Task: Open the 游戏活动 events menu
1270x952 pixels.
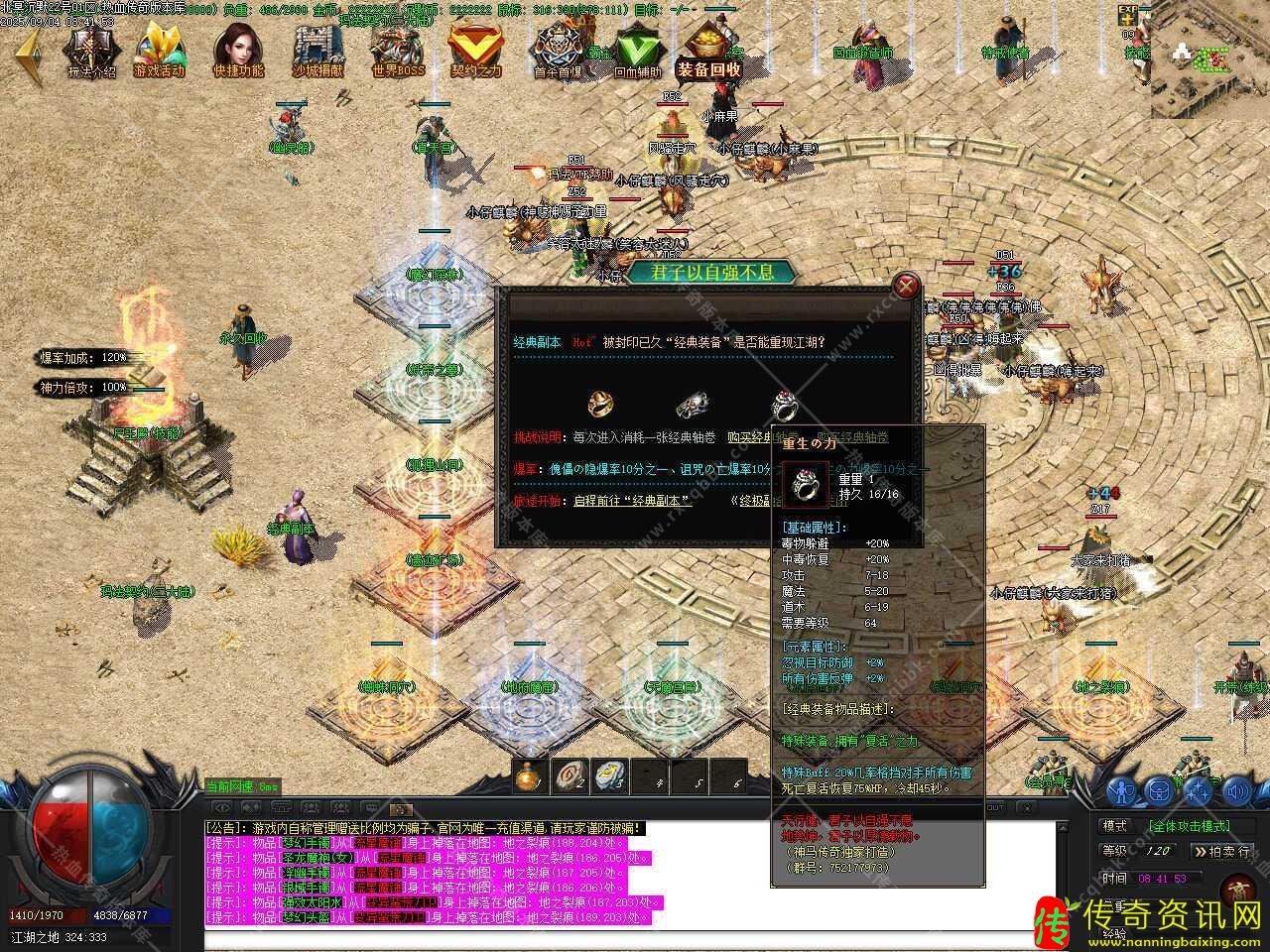Action: coord(159,51)
